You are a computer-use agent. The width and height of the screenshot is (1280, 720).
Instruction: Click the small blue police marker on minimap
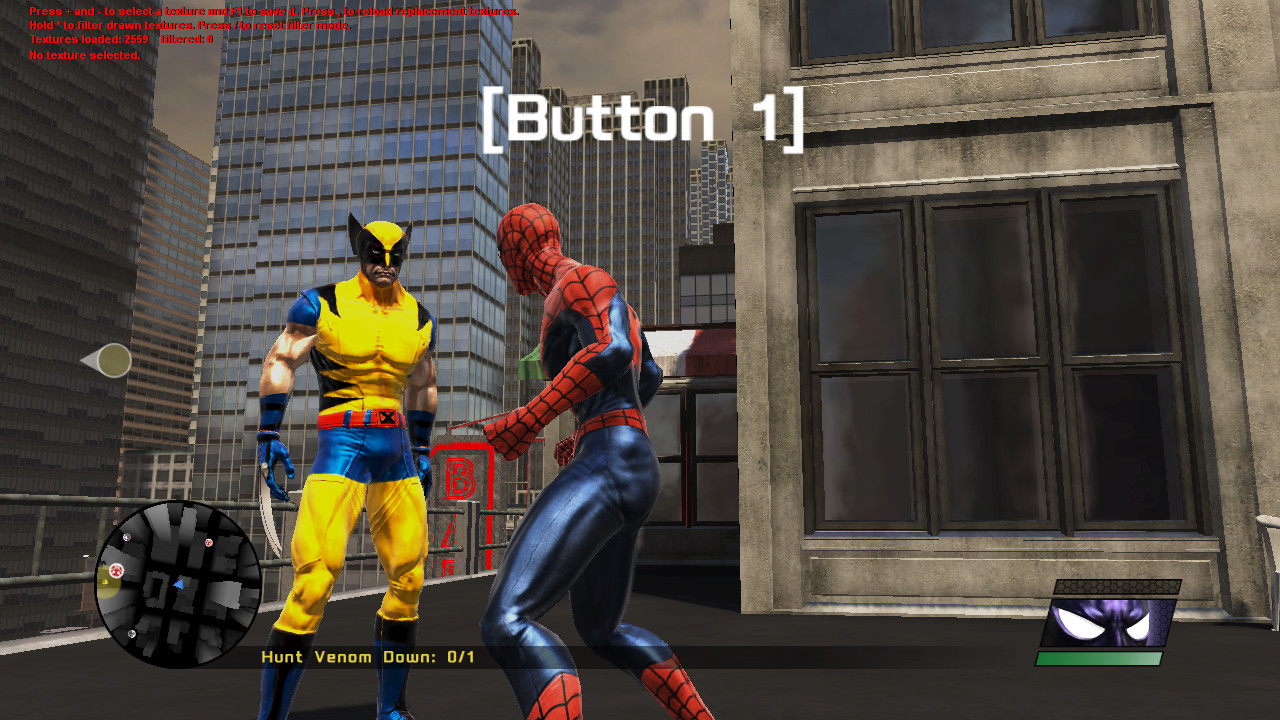click(x=126, y=537)
